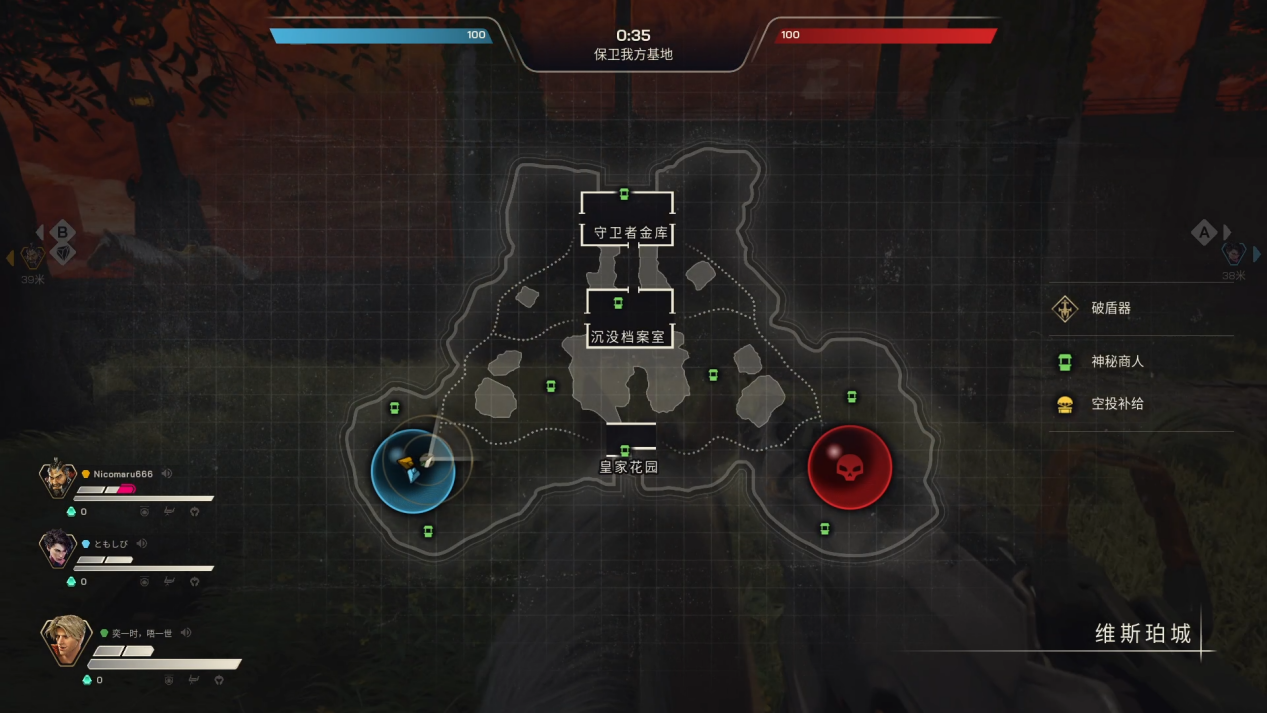Image resolution: width=1267 pixels, height=713 pixels.
Task: Click the blue friendly base marker
Action: tap(413, 467)
